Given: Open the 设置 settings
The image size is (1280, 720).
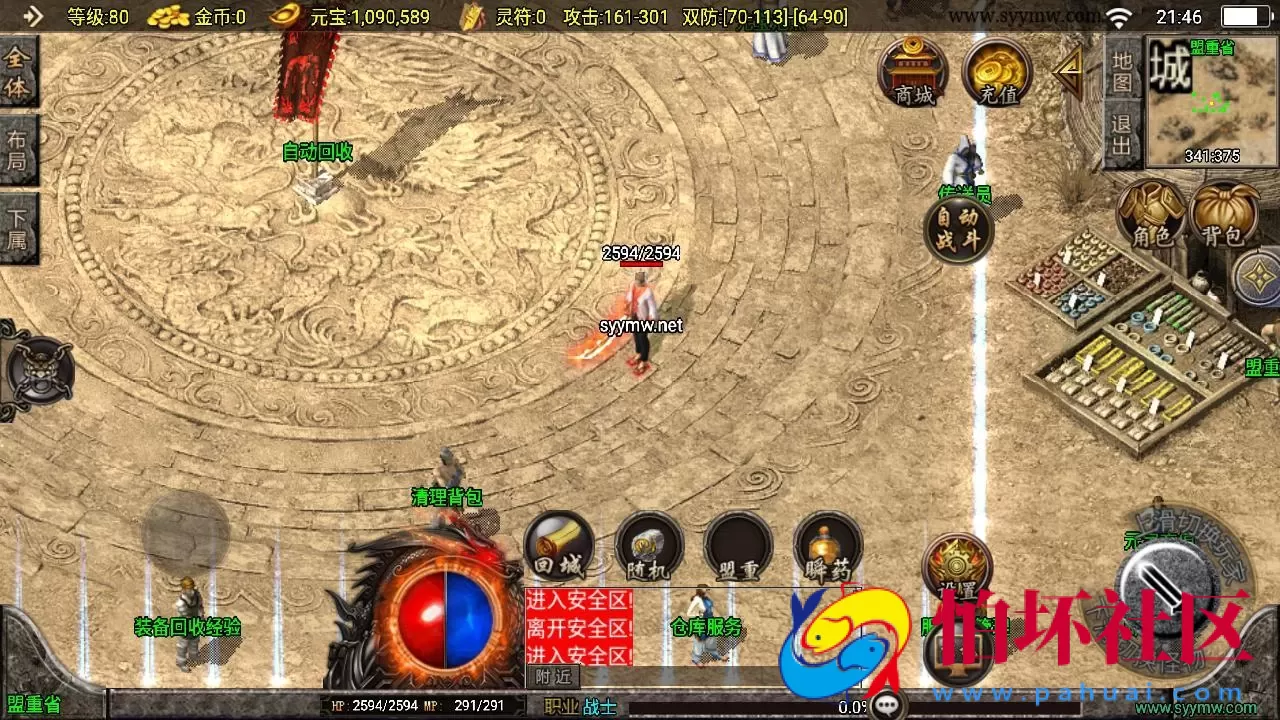Looking at the screenshot, I should click(957, 567).
